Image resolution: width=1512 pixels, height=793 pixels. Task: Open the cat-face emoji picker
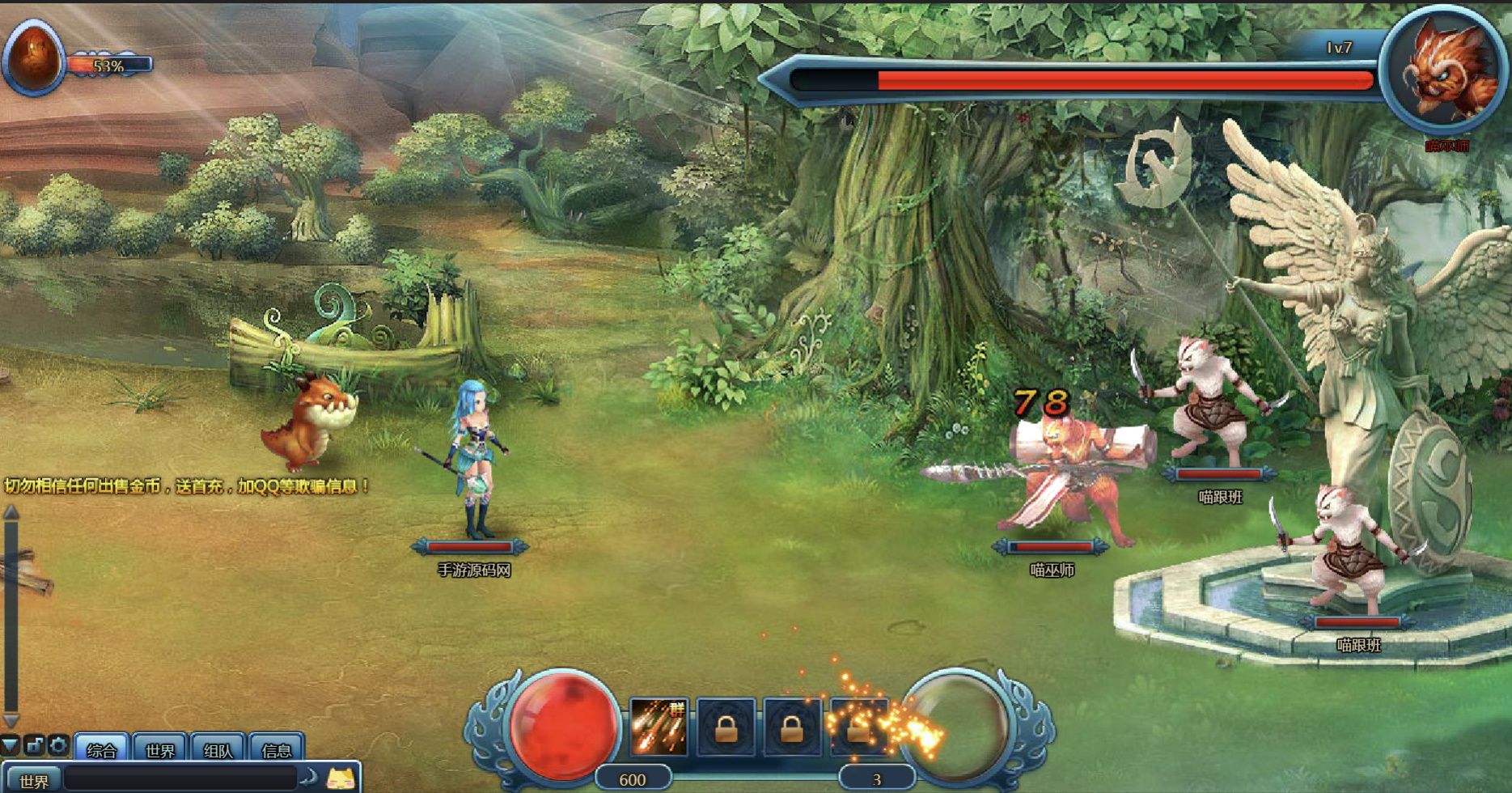[x=341, y=778]
